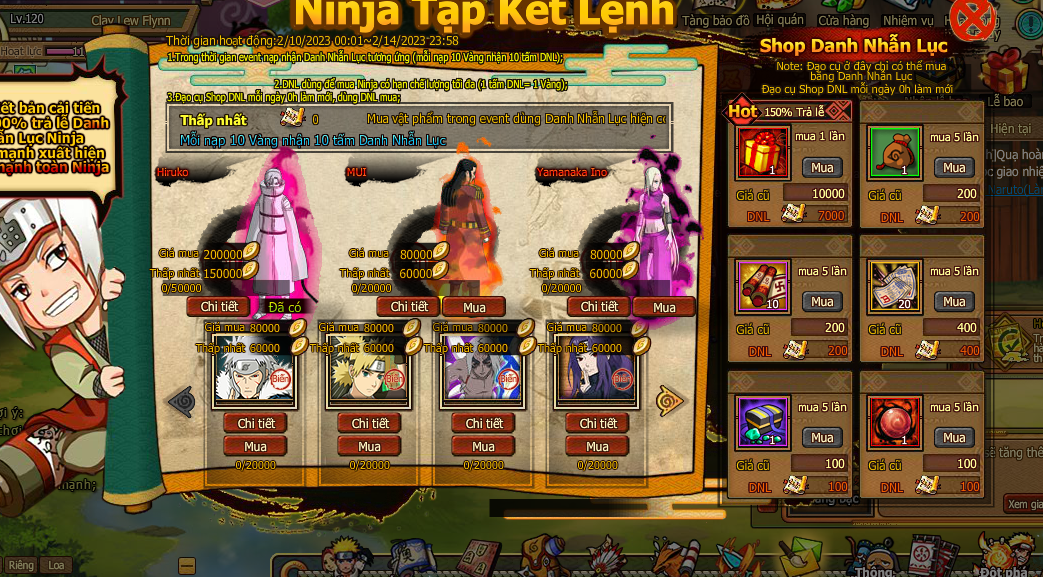The height and width of the screenshot is (577, 1043).
Task: Purchase the purple treasure chest item
Action: (822, 437)
